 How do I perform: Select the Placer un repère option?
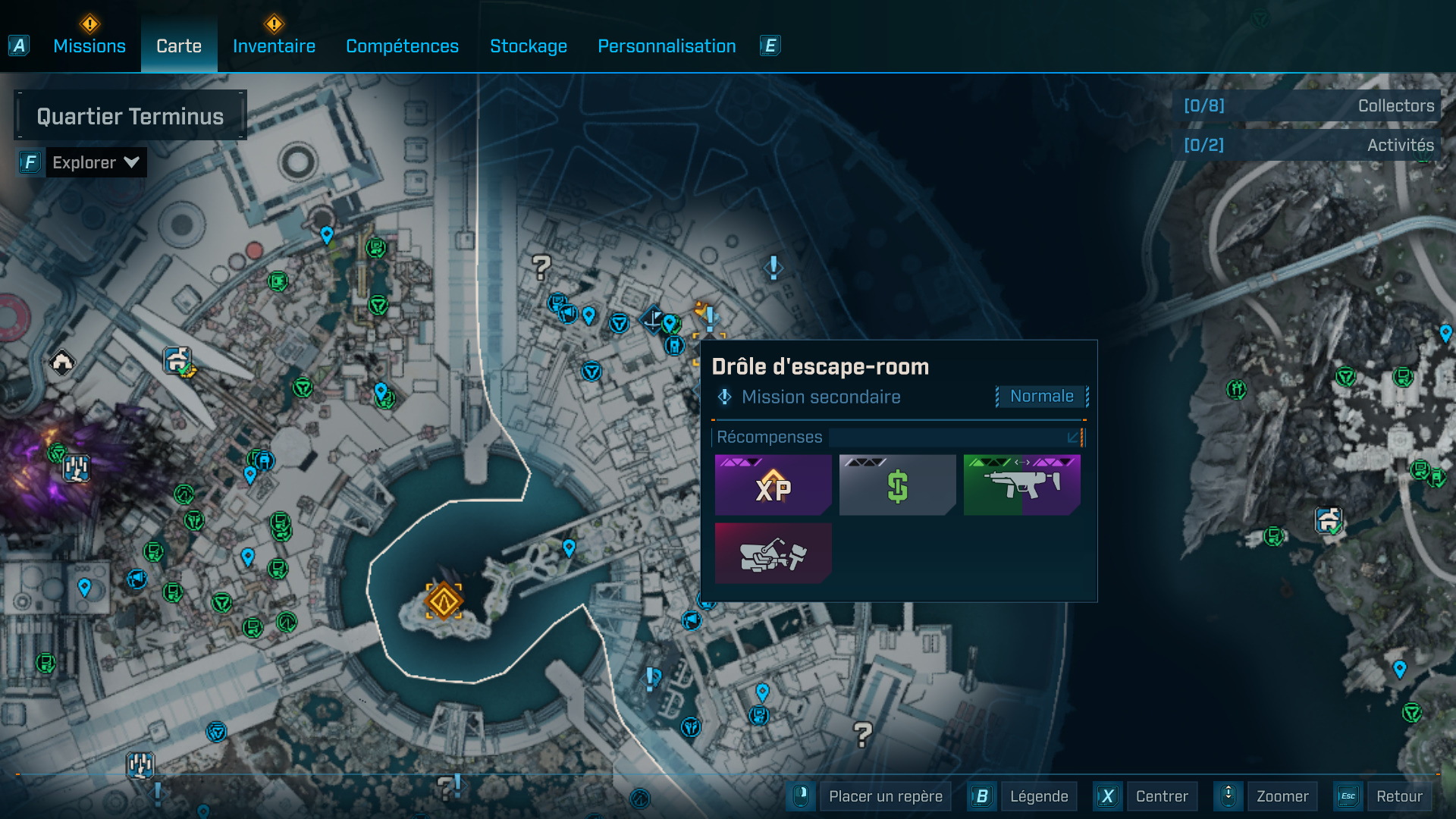(x=885, y=796)
